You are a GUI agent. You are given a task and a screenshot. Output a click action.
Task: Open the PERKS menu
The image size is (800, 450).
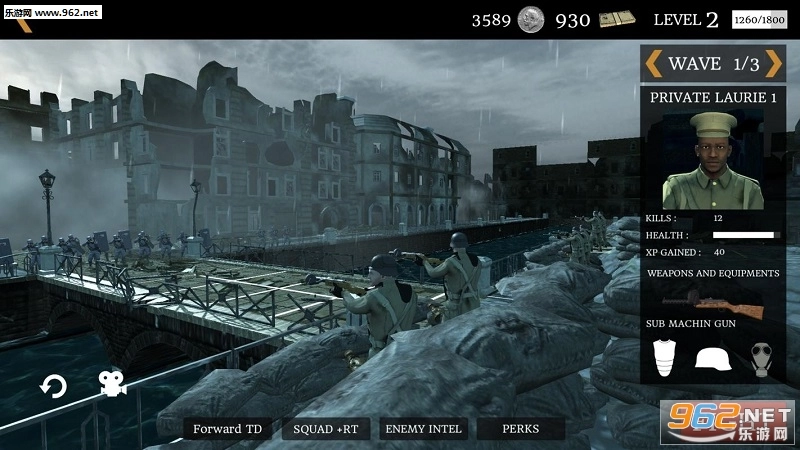(520, 429)
